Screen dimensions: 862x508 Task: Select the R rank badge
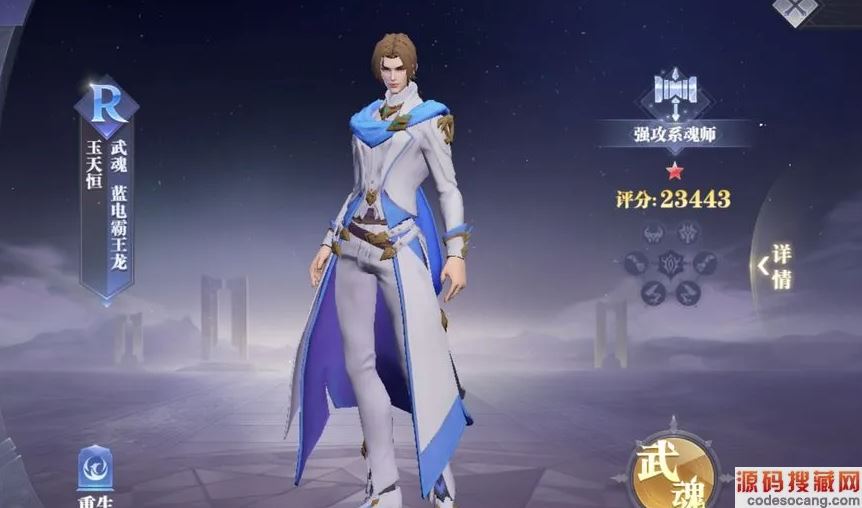pyautogui.click(x=106, y=105)
